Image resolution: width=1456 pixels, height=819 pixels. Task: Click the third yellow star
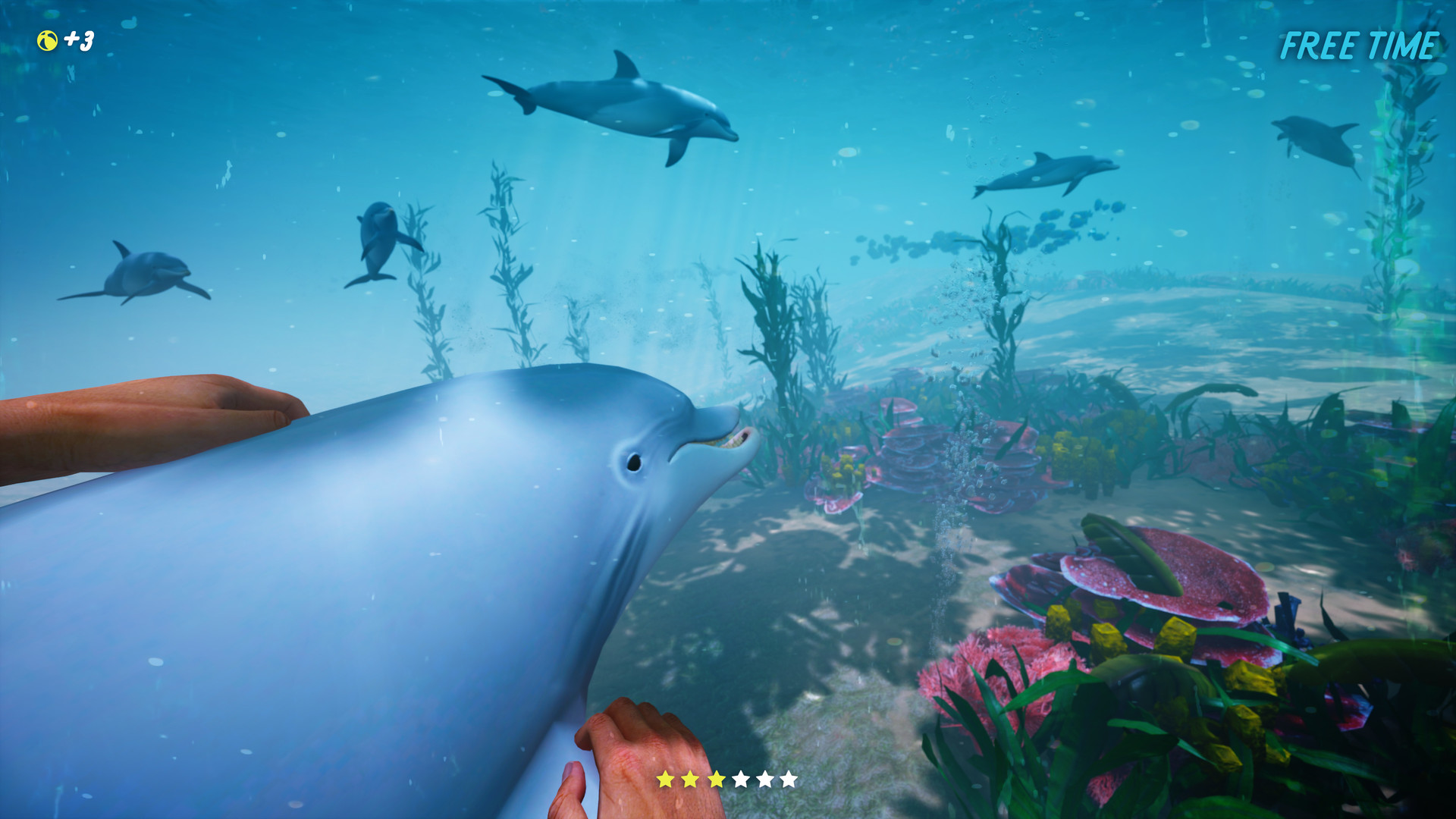717,779
